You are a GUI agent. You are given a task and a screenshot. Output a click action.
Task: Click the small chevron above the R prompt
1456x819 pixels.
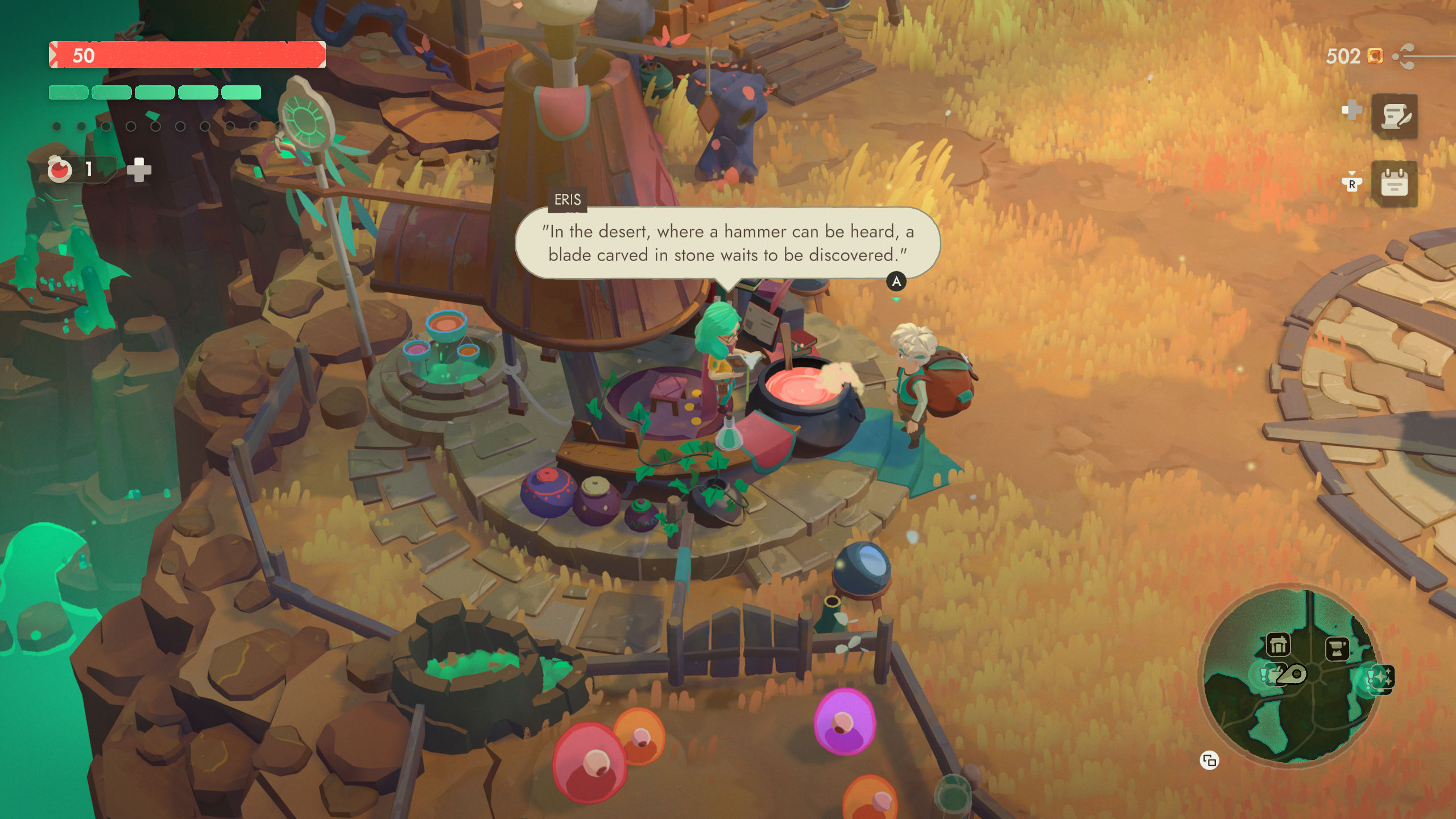[x=1352, y=172]
